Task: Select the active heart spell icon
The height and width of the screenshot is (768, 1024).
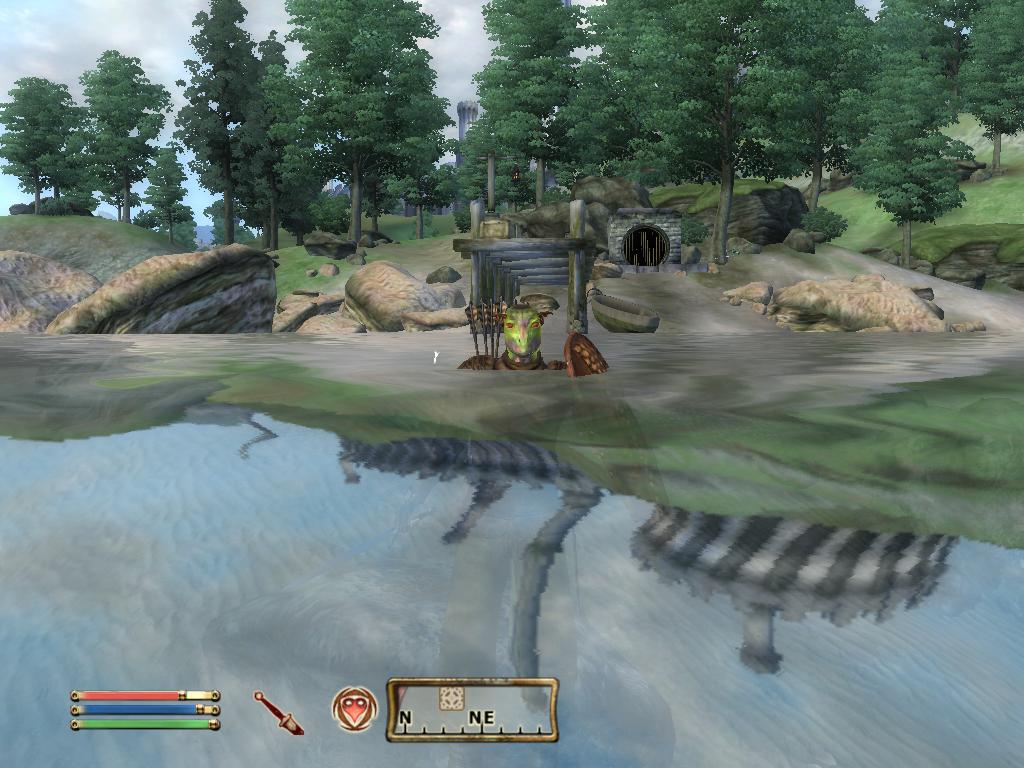Action: click(355, 709)
